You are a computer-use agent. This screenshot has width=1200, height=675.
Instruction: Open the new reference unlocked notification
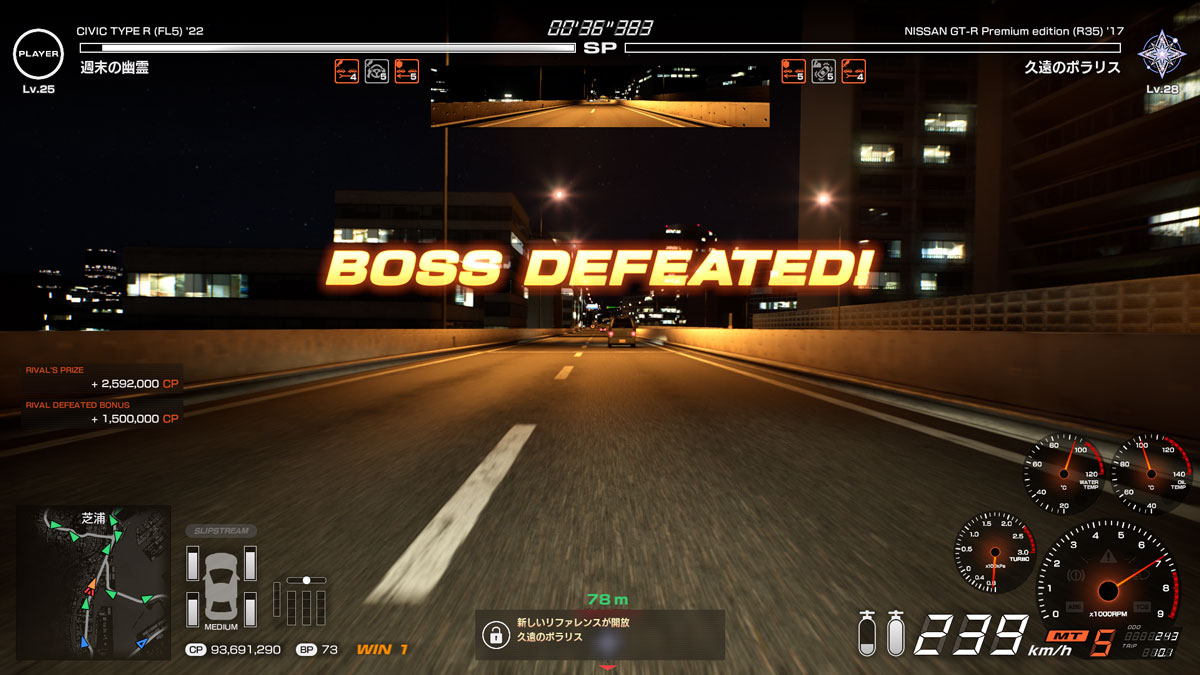tap(599, 634)
